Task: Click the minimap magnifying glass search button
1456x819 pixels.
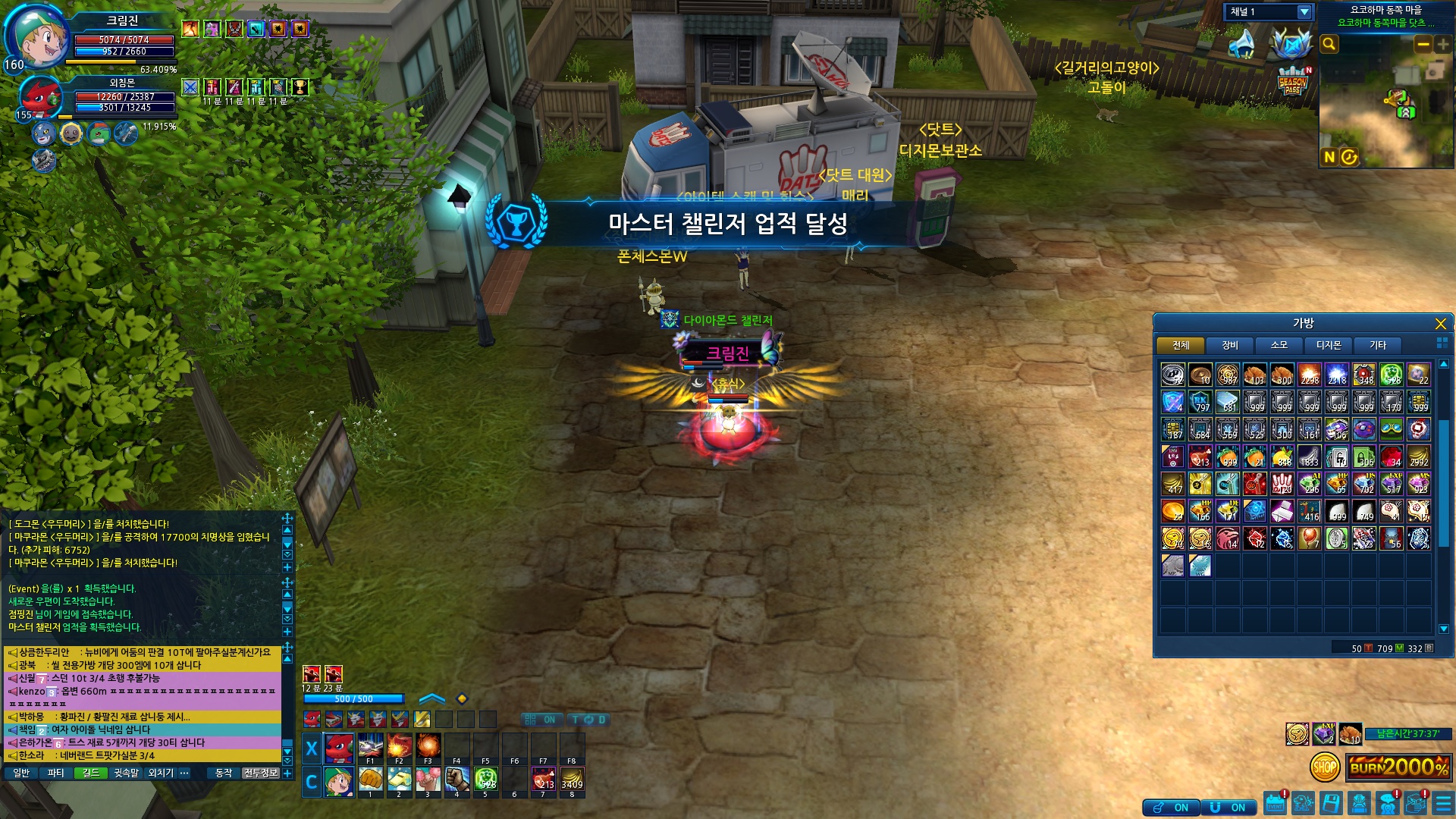Action: [x=1329, y=44]
